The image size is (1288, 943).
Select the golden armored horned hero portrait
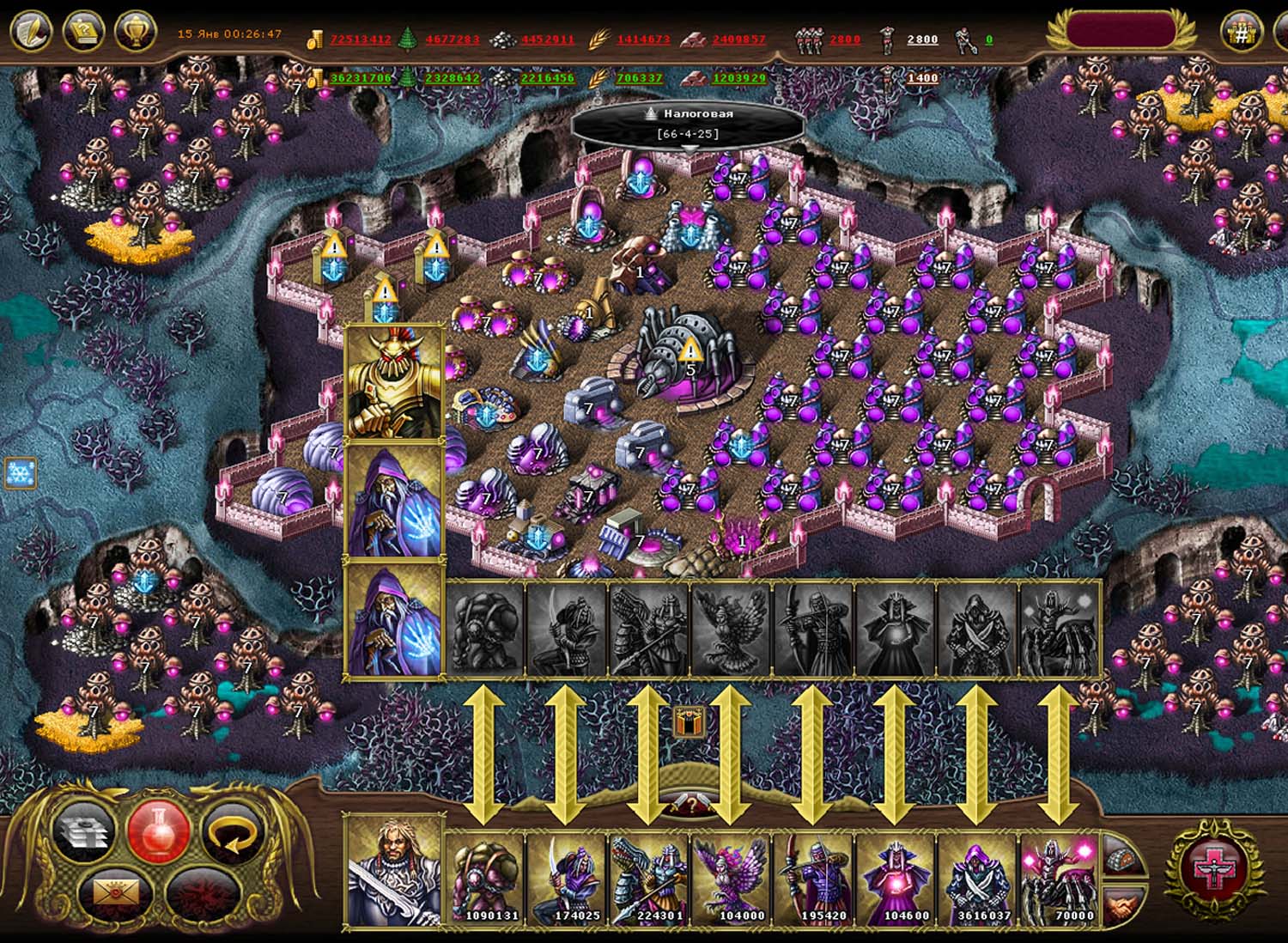click(395, 384)
